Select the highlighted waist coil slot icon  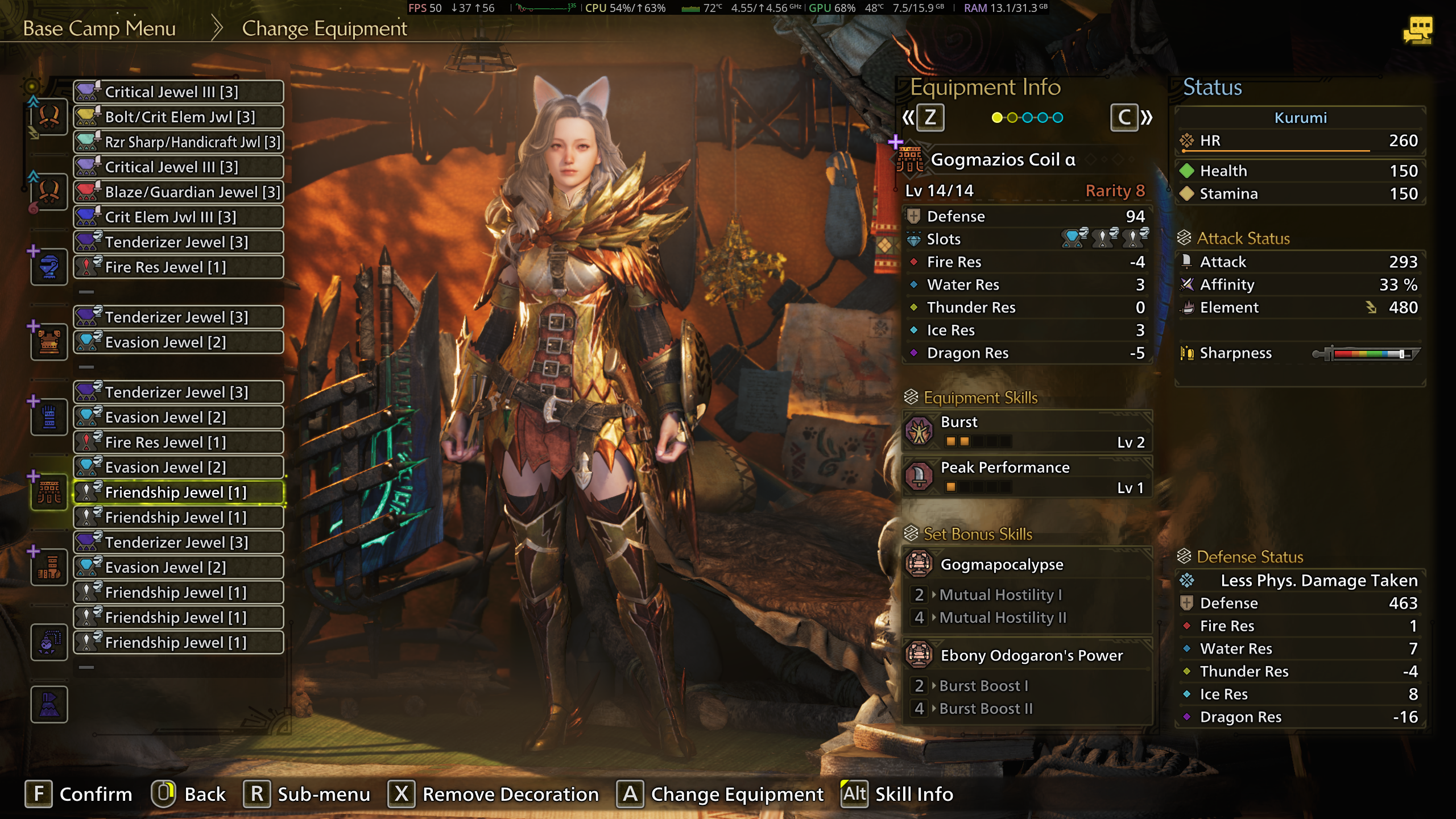pyautogui.click(x=49, y=493)
